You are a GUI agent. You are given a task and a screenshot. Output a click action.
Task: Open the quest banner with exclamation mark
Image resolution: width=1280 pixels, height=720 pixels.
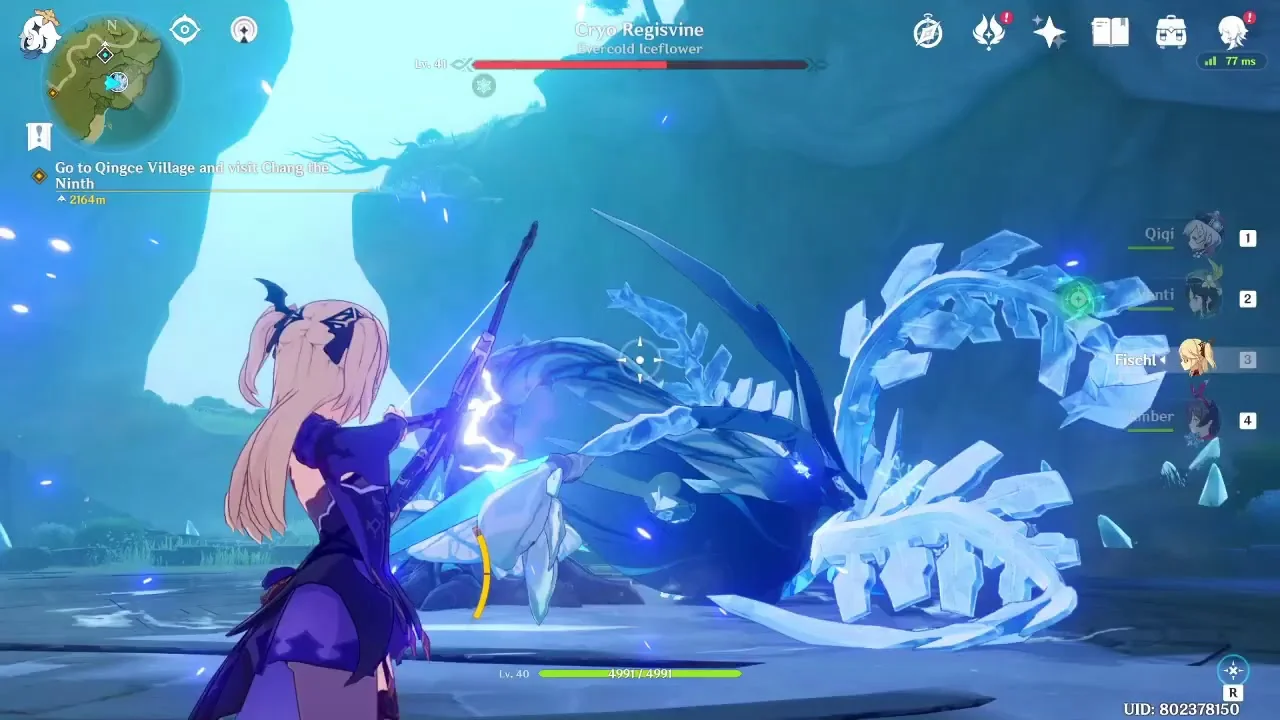coord(39,136)
